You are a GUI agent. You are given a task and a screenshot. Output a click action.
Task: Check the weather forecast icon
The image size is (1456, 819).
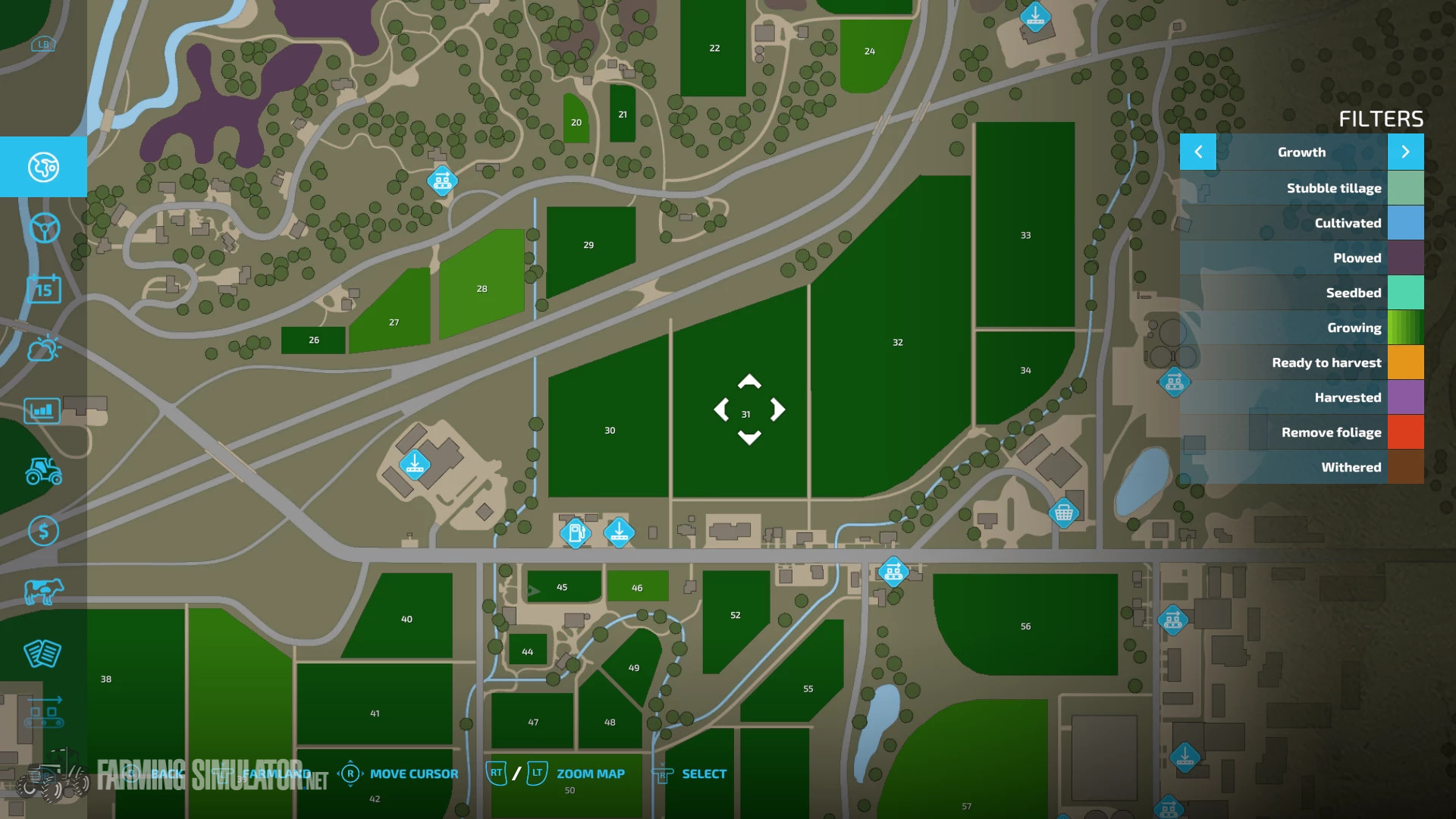tap(43, 350)
